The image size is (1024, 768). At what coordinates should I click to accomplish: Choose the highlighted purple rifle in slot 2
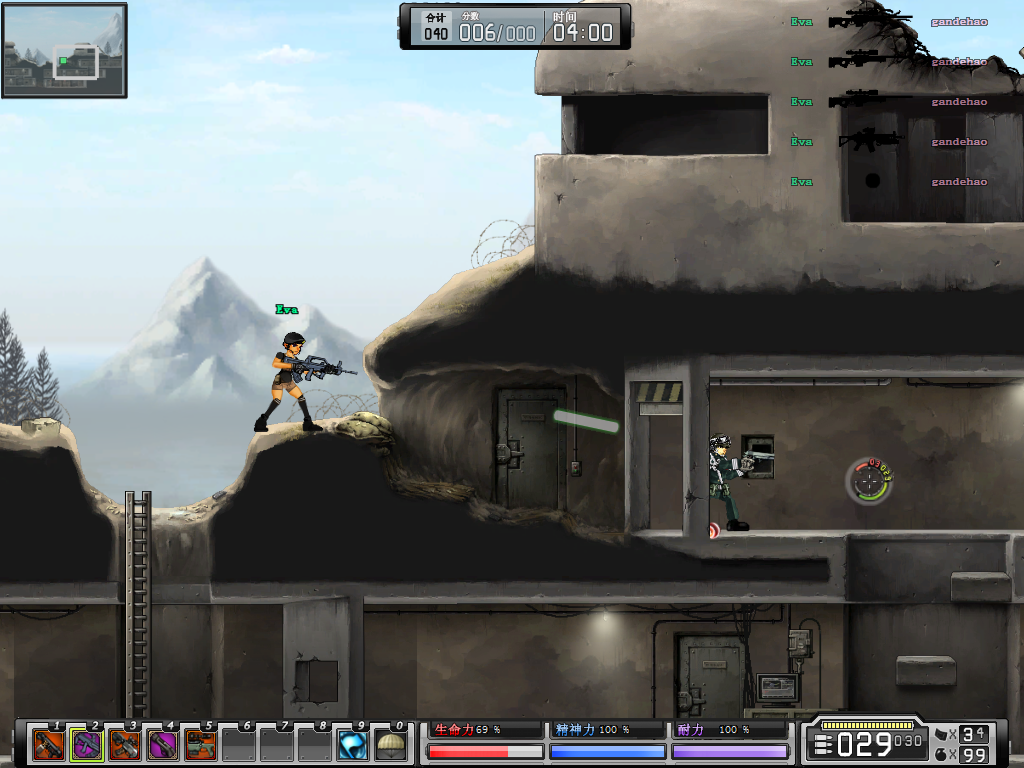point(87,745)
